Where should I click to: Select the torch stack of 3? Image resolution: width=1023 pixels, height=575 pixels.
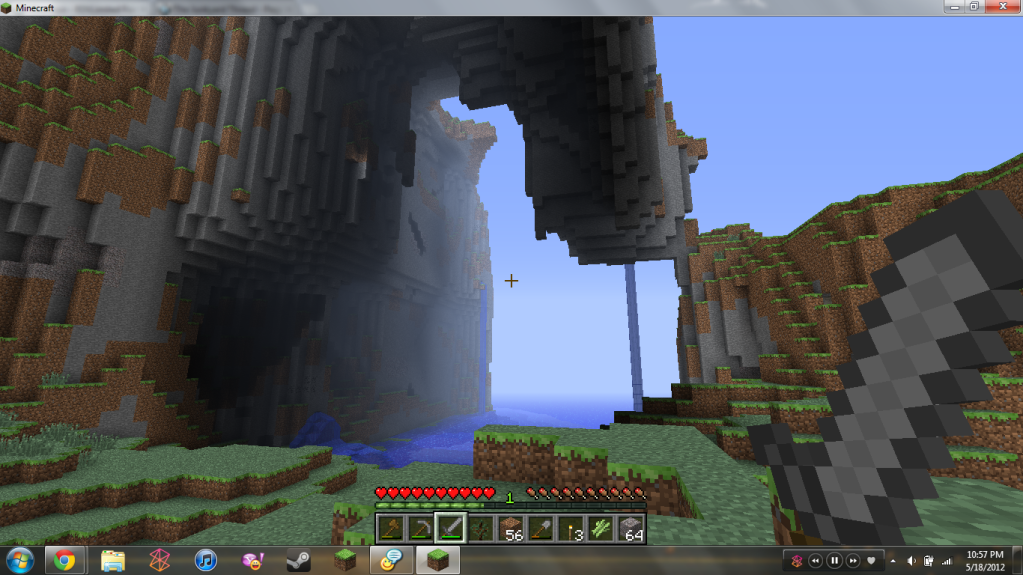571,528
